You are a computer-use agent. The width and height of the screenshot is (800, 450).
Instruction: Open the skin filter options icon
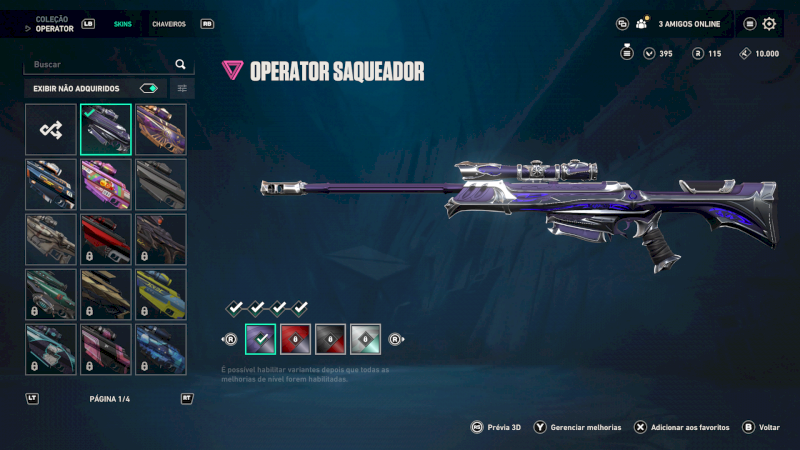click(x=182, y=88)
